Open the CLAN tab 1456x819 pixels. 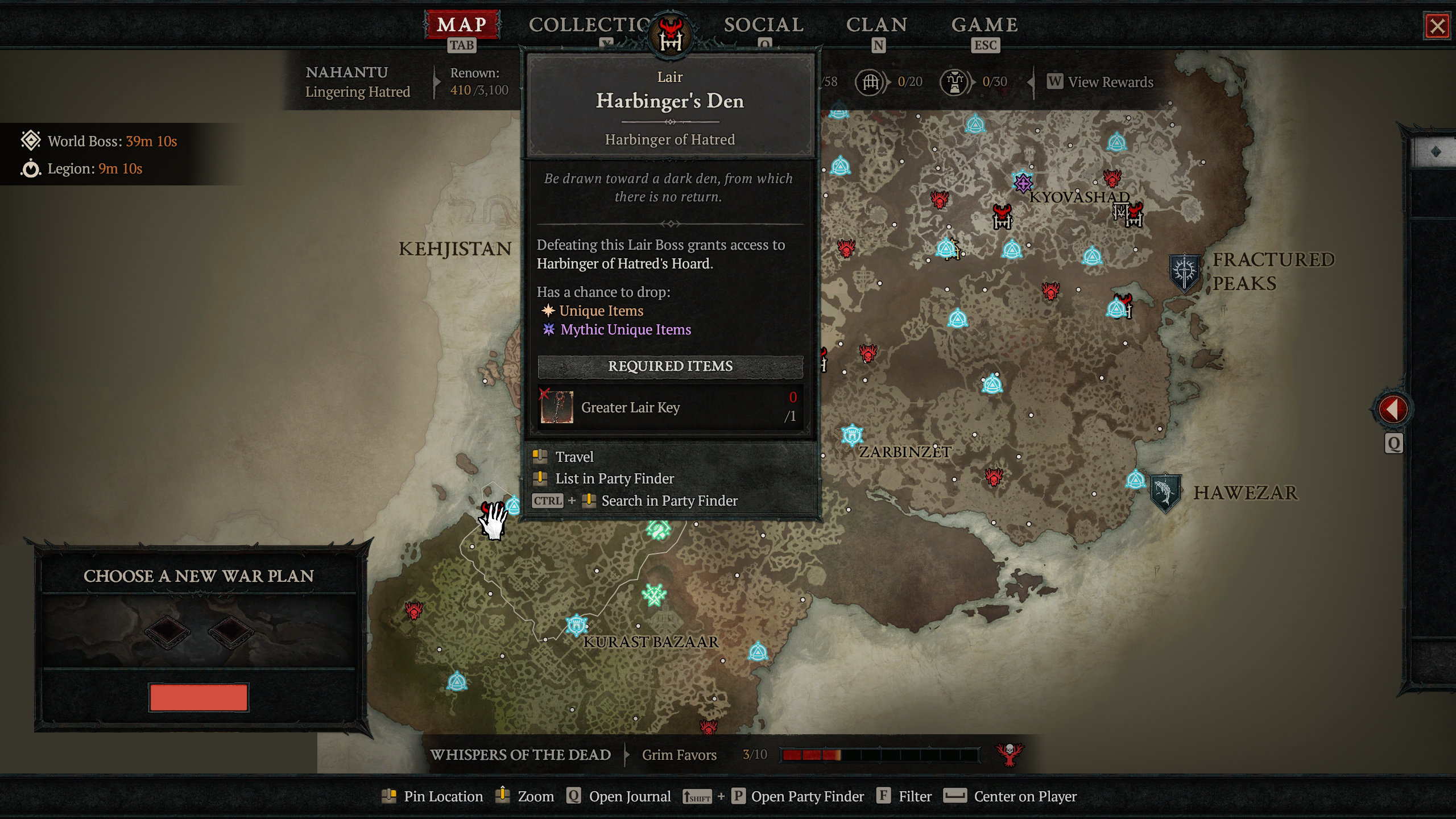(876, 26)
